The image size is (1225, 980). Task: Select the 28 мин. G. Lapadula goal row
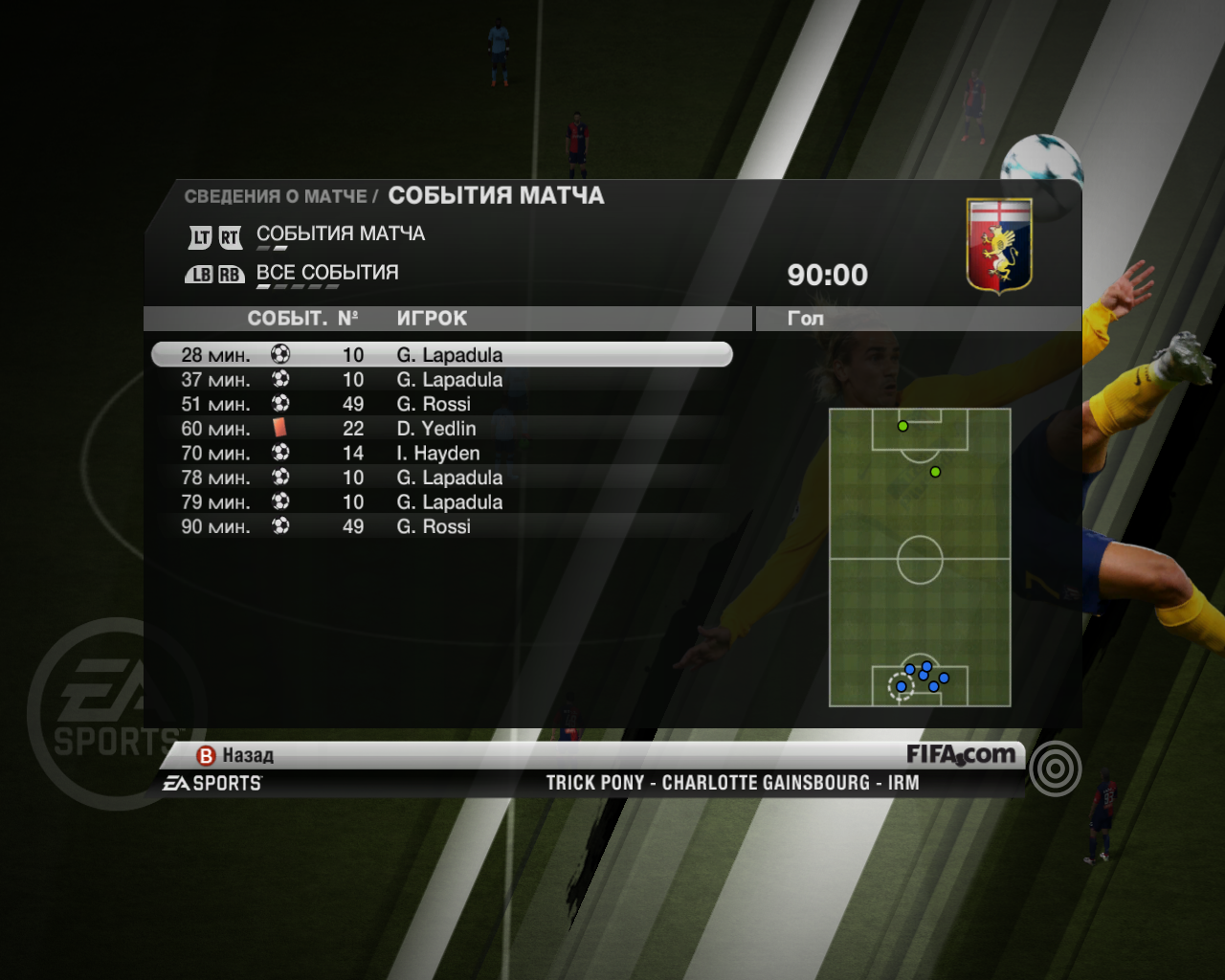440,355
